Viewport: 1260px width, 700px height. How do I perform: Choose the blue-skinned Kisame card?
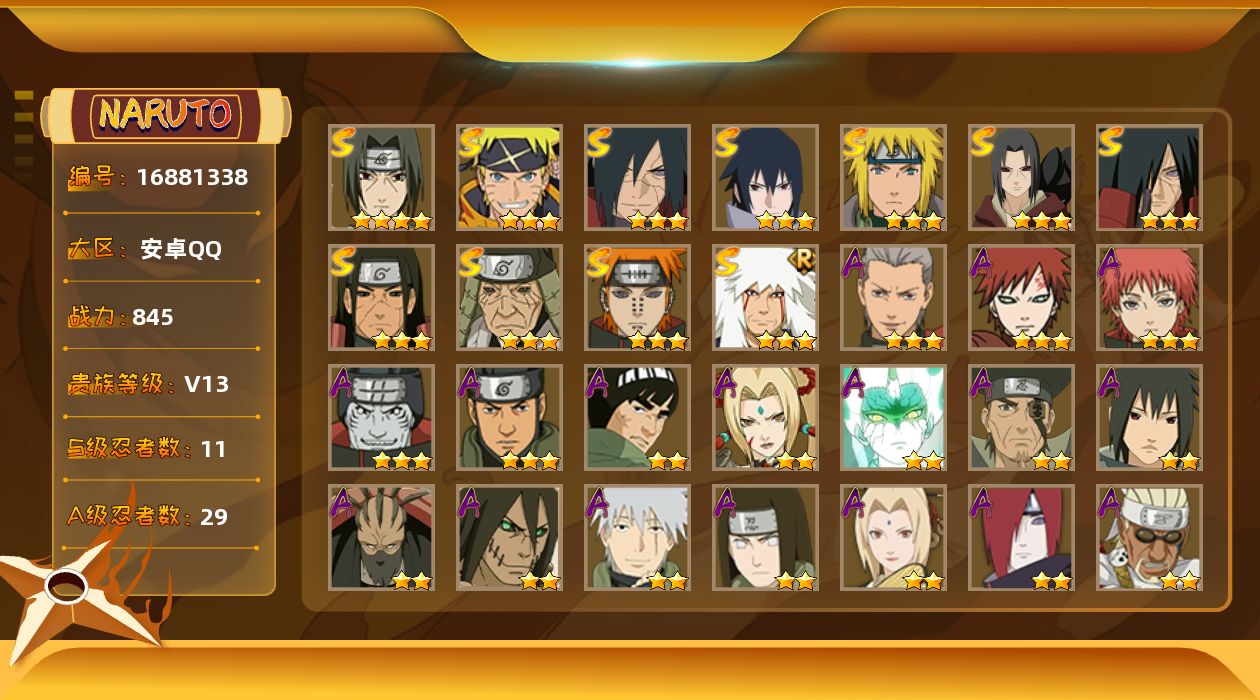381,418
